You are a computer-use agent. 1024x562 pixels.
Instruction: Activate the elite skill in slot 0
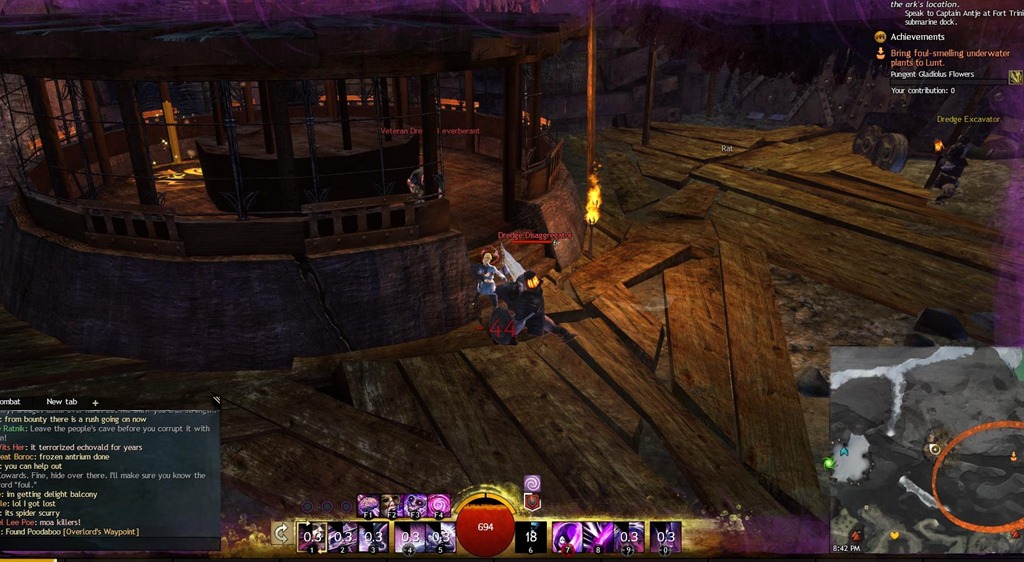pyautogui.click(x=666, y=536)
